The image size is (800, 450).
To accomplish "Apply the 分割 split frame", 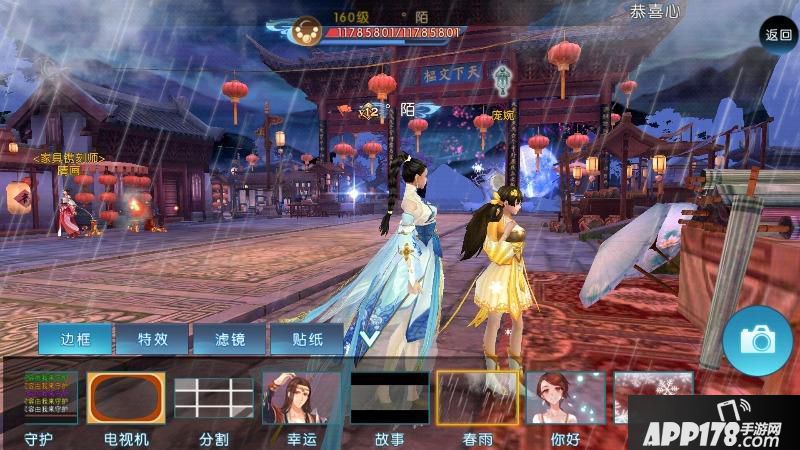I will coord(213,398).
